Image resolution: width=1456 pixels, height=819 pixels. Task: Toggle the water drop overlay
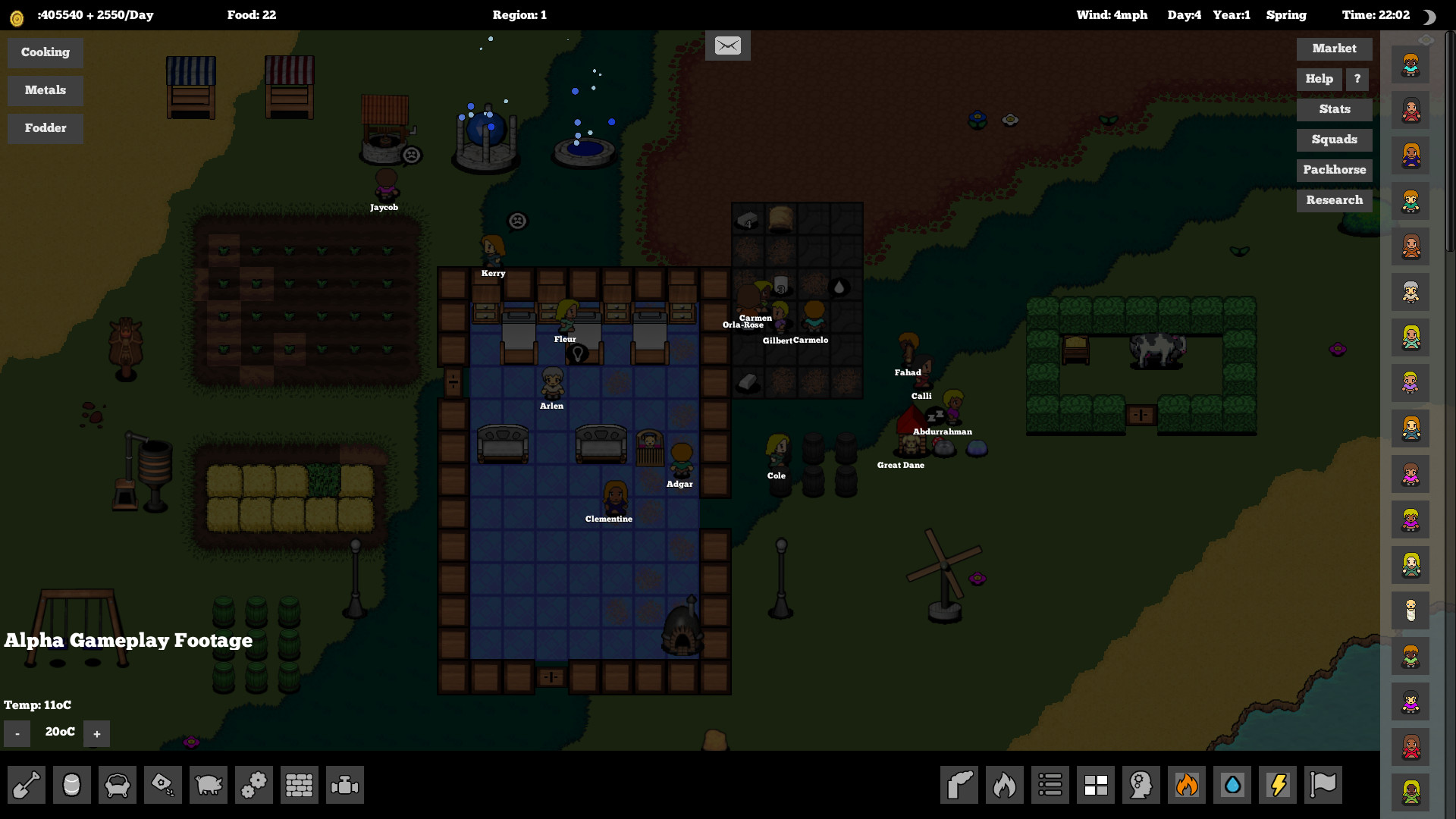(x=1232, y=785)
